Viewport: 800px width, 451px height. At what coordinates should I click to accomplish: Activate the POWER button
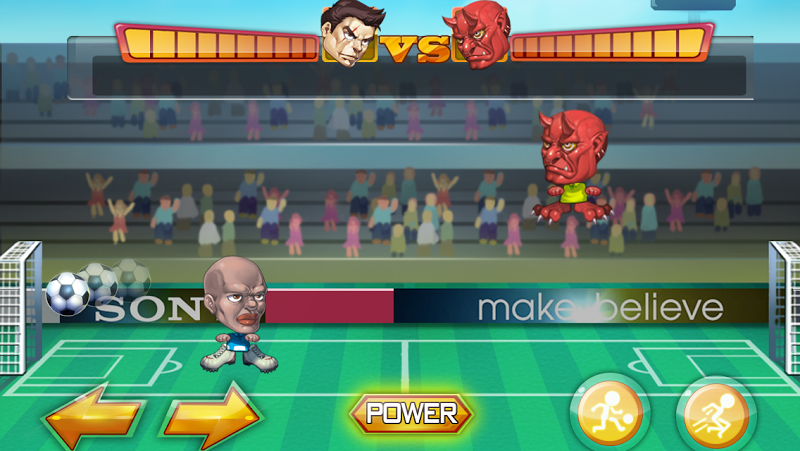coord(411,412)
